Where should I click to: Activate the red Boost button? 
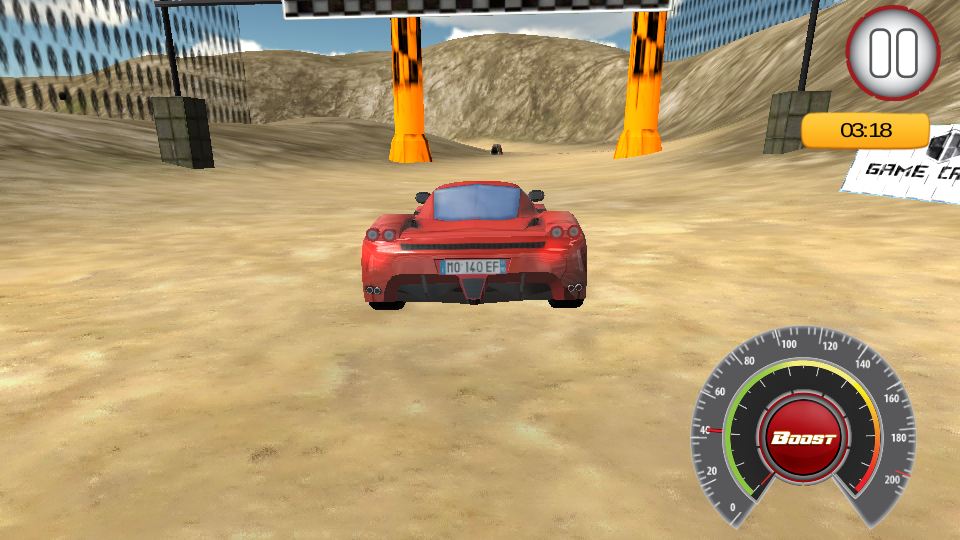click(803, 439)
